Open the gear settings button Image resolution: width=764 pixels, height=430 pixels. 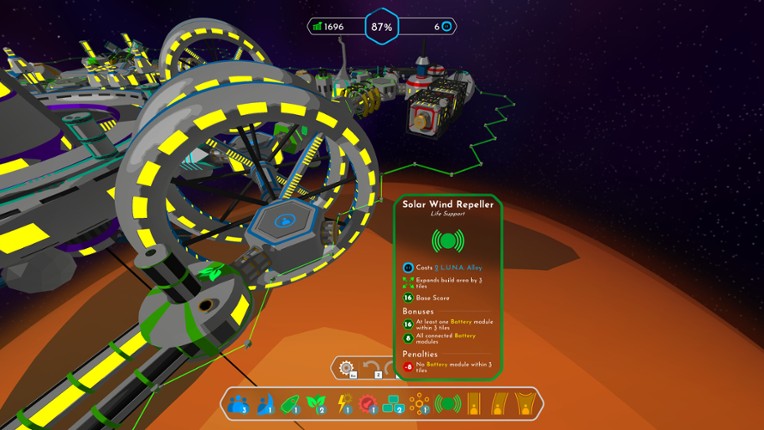coord(347,368)
